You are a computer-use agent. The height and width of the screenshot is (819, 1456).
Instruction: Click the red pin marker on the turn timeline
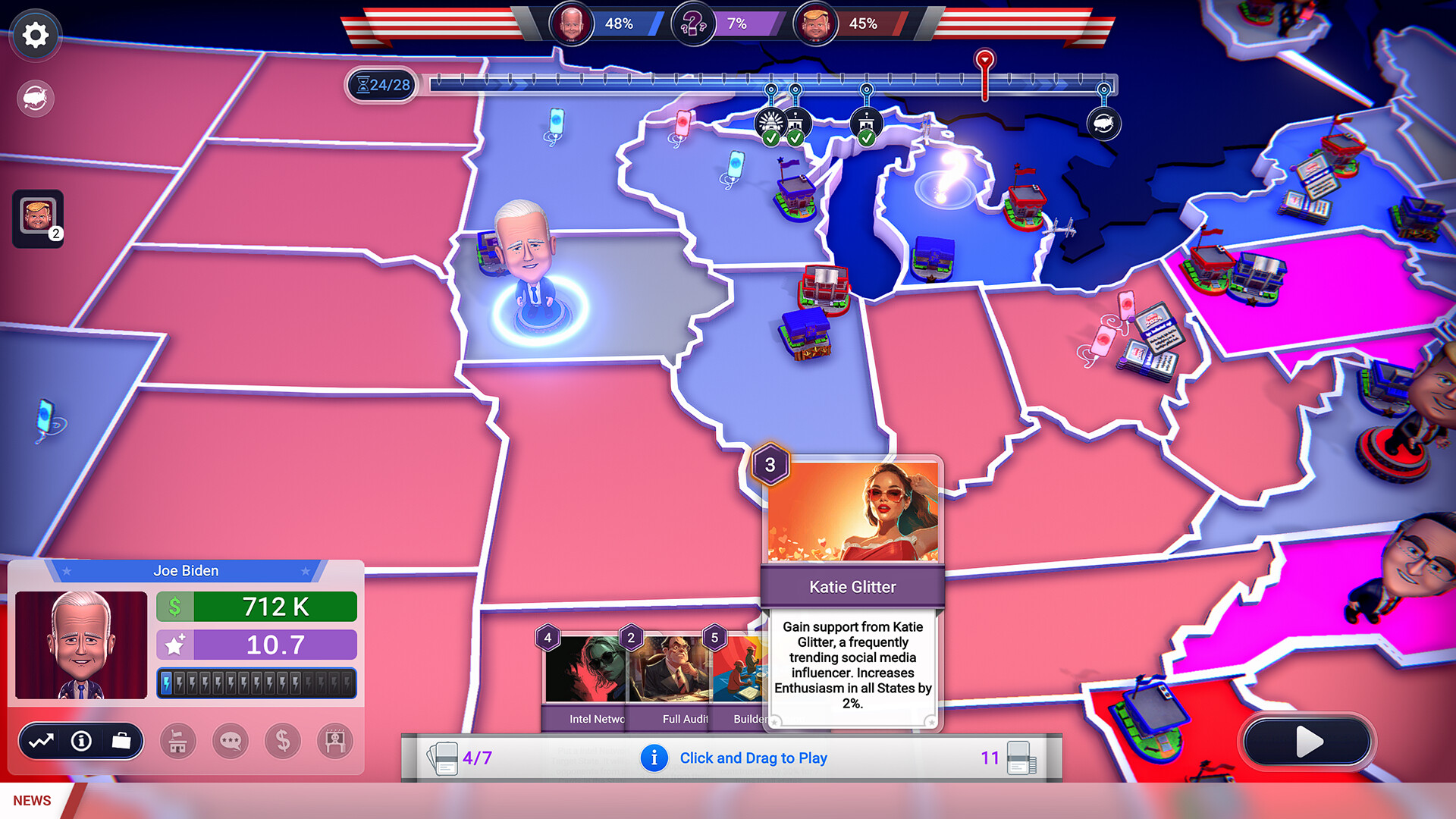[x=984, y=62]
